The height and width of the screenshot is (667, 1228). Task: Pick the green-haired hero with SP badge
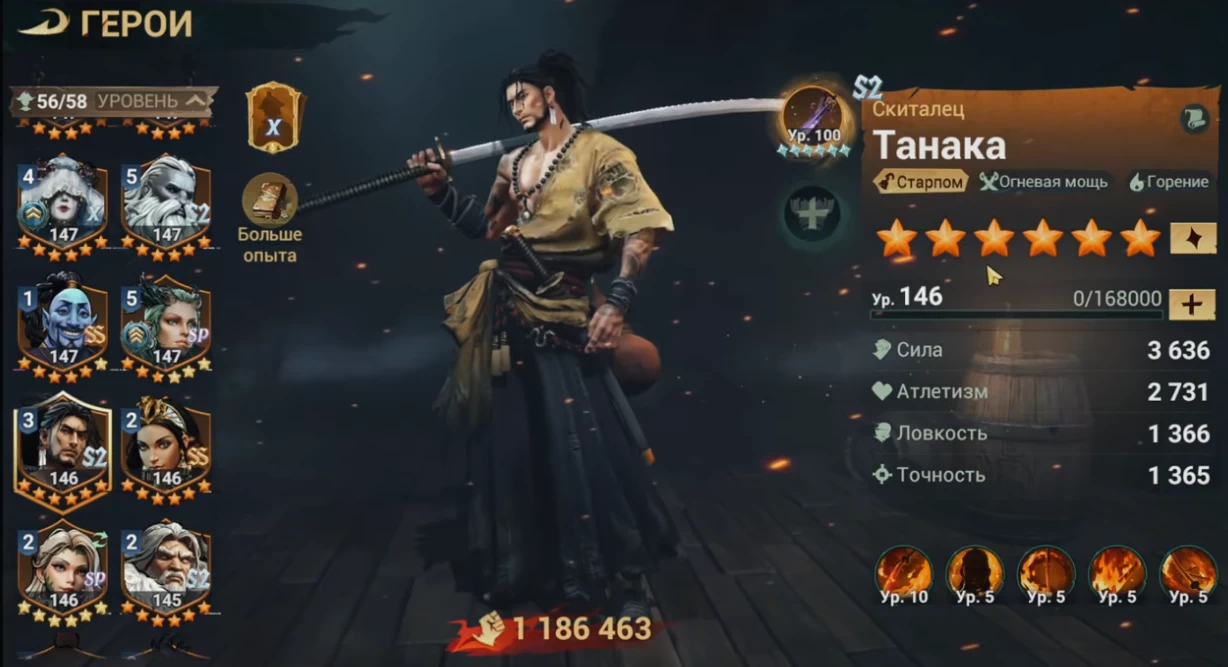[166, 322]
